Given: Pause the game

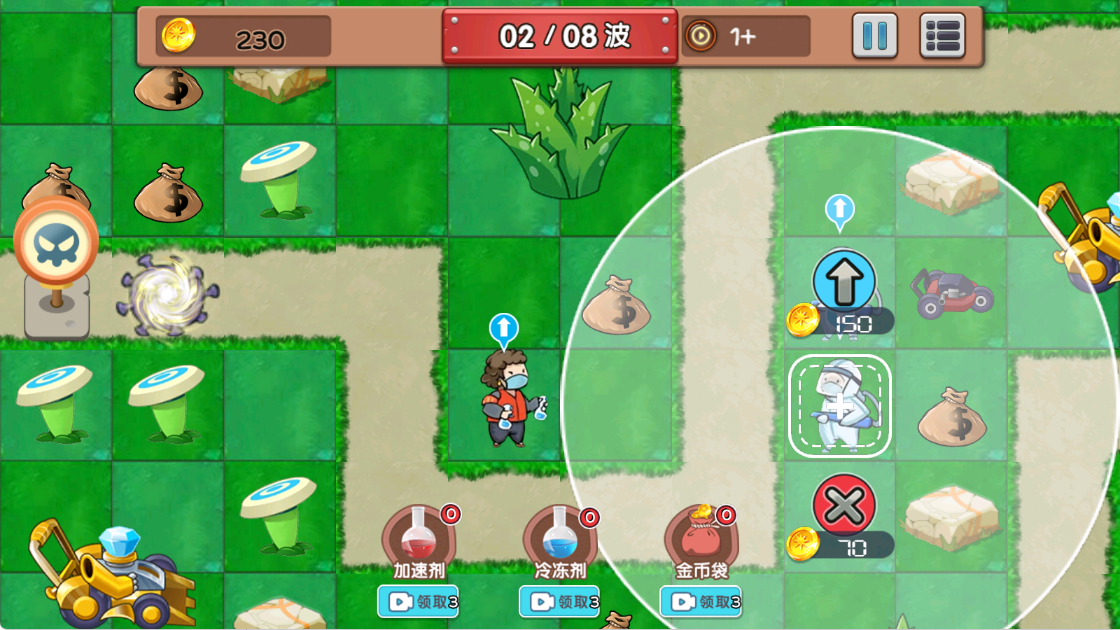Looking at the screenshot, I should point(874,36).
